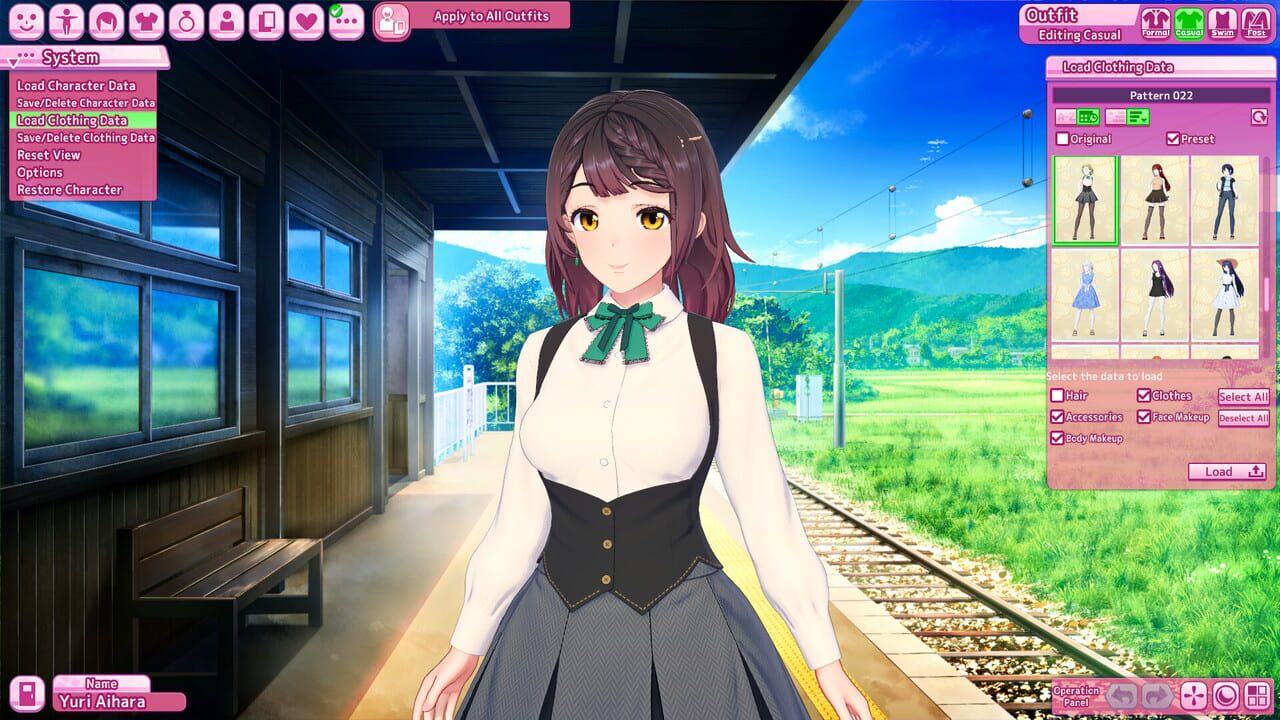Click the refresh icon above the preset list
1280x720 pixels.
click(x=1260, y=117)
